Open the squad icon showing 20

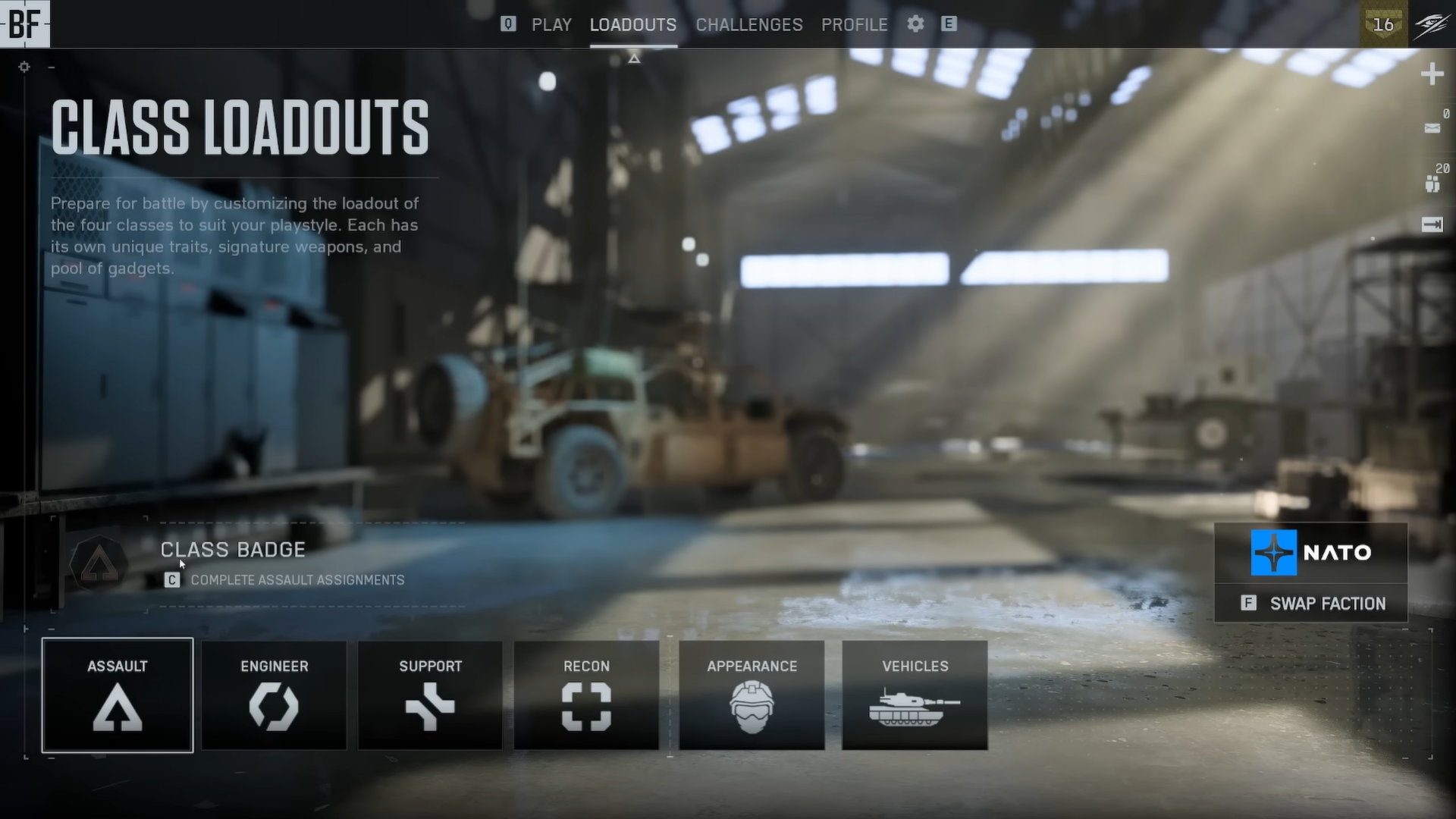1432,184
